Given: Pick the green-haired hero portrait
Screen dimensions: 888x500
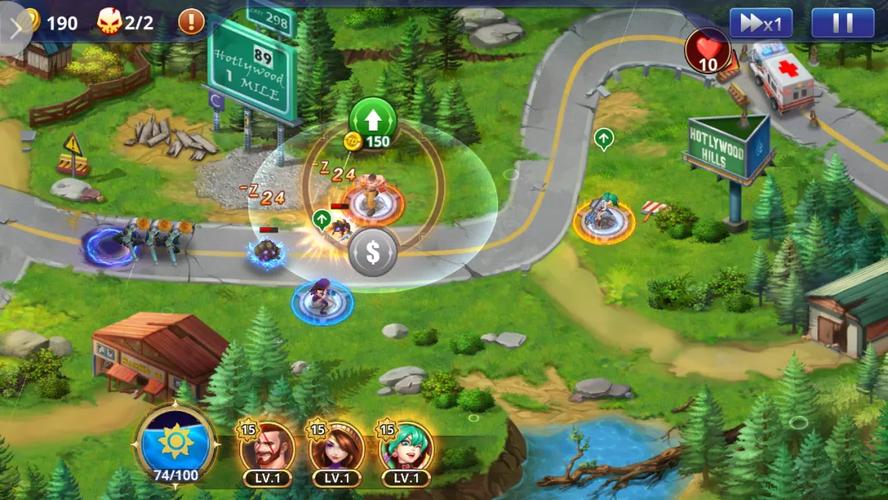Looking at the screenshot, I should click(x=406, y=448).
